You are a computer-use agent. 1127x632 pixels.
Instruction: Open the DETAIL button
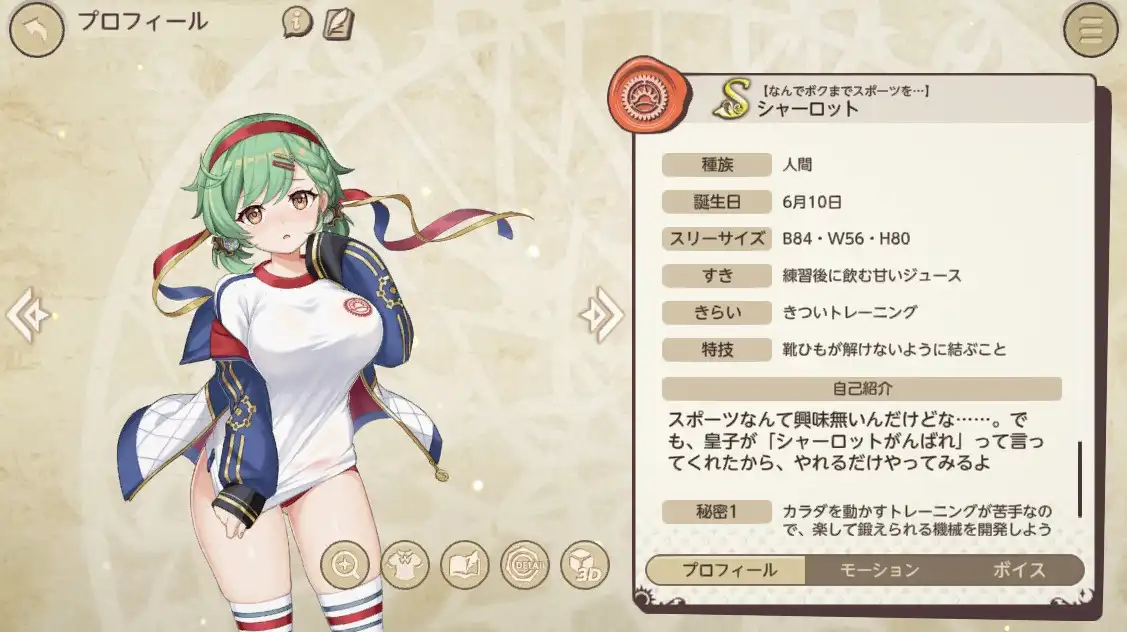(525, 565)
